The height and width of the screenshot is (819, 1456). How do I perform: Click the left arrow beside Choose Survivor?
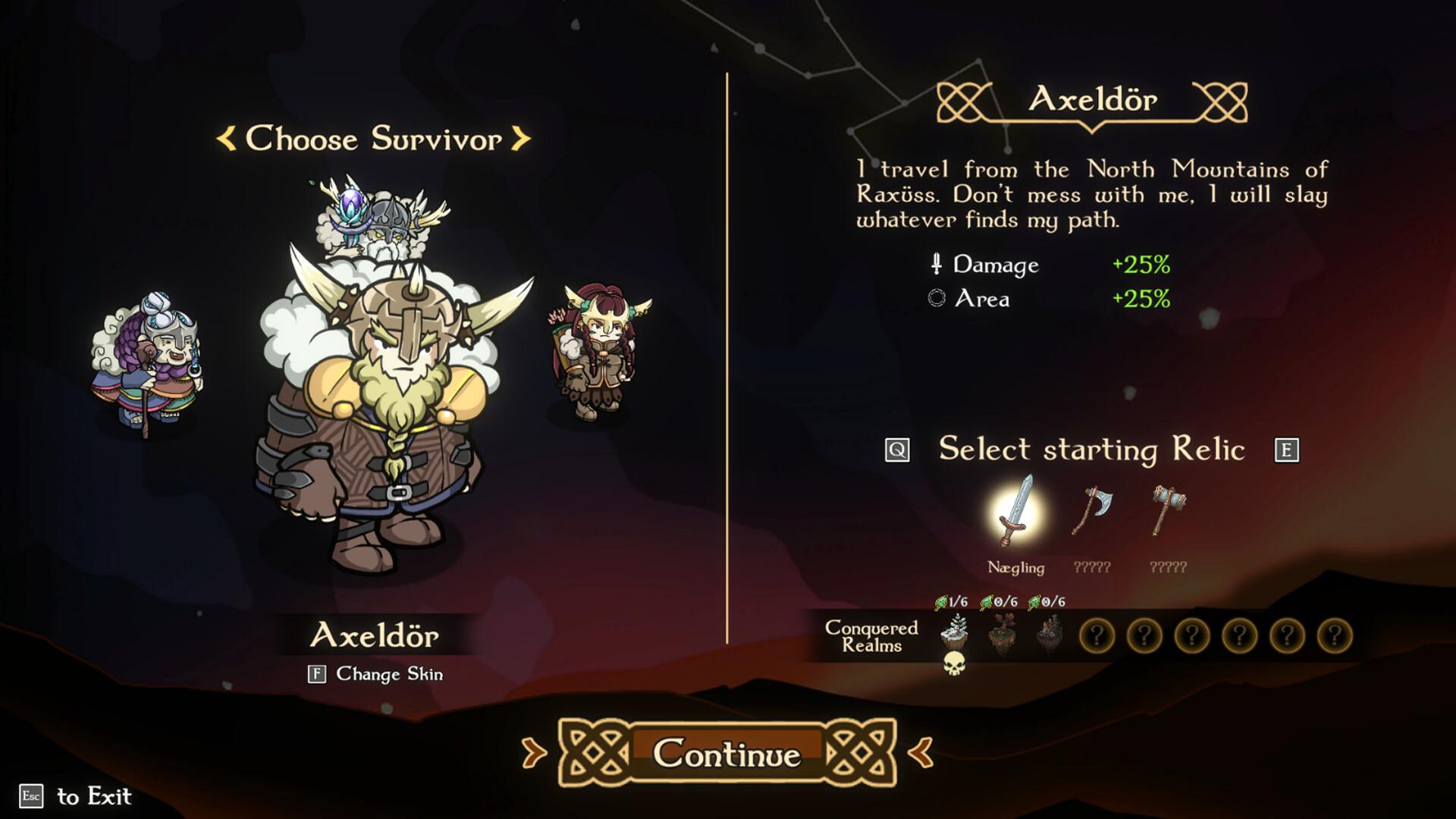pyautogui.click(x=226, y=139)
